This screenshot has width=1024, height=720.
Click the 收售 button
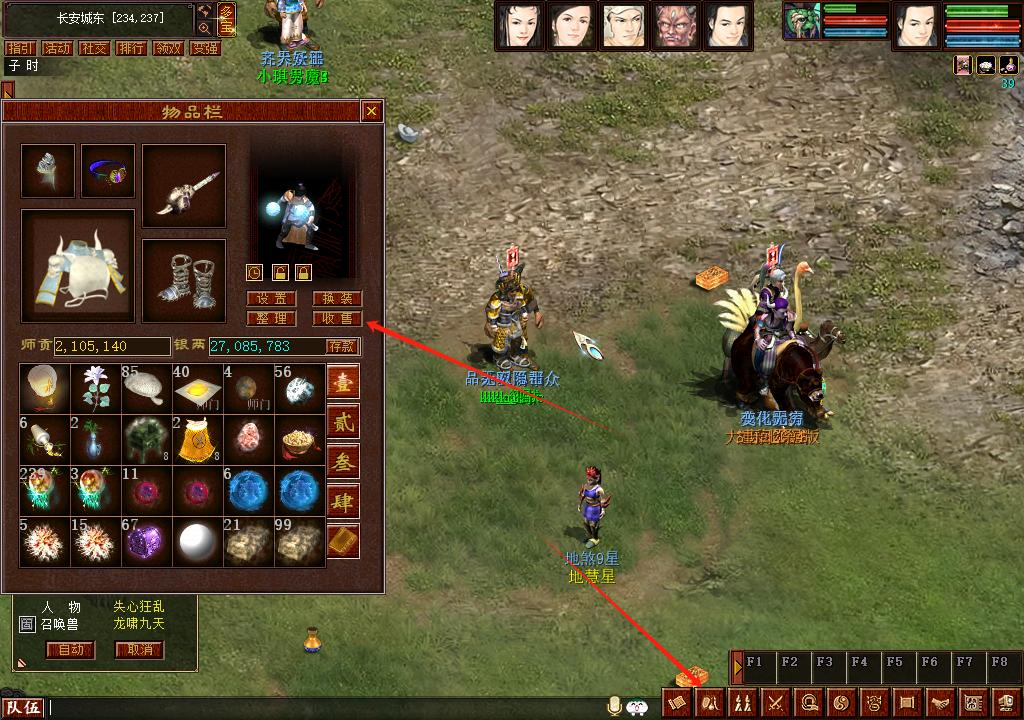tap(337, 319)
